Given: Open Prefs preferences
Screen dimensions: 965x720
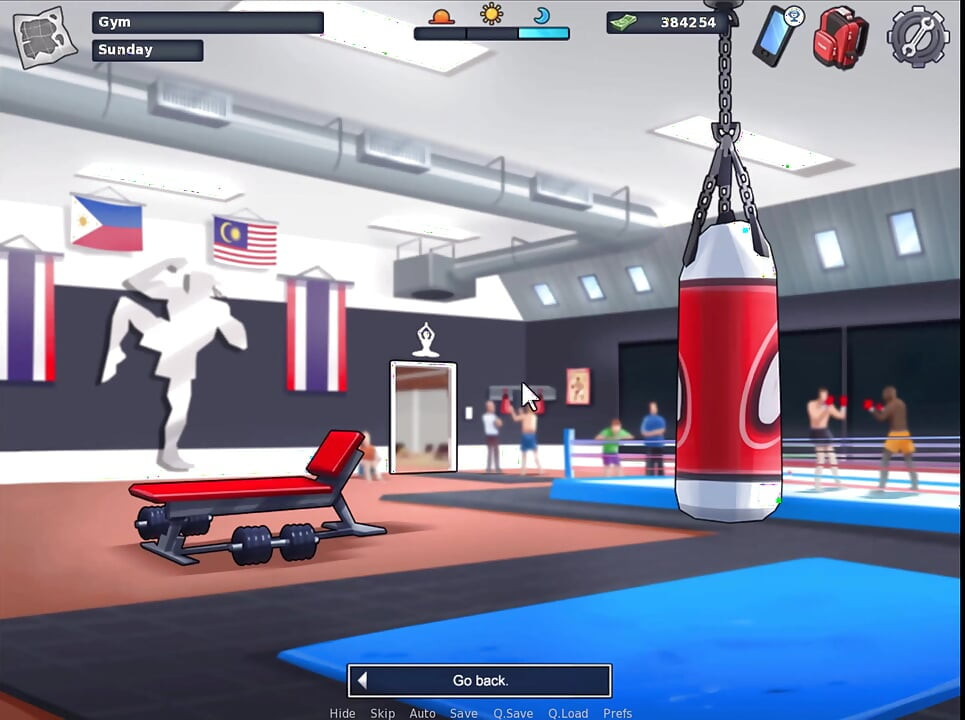Looking at the screenshot, I should coord(617,713).
